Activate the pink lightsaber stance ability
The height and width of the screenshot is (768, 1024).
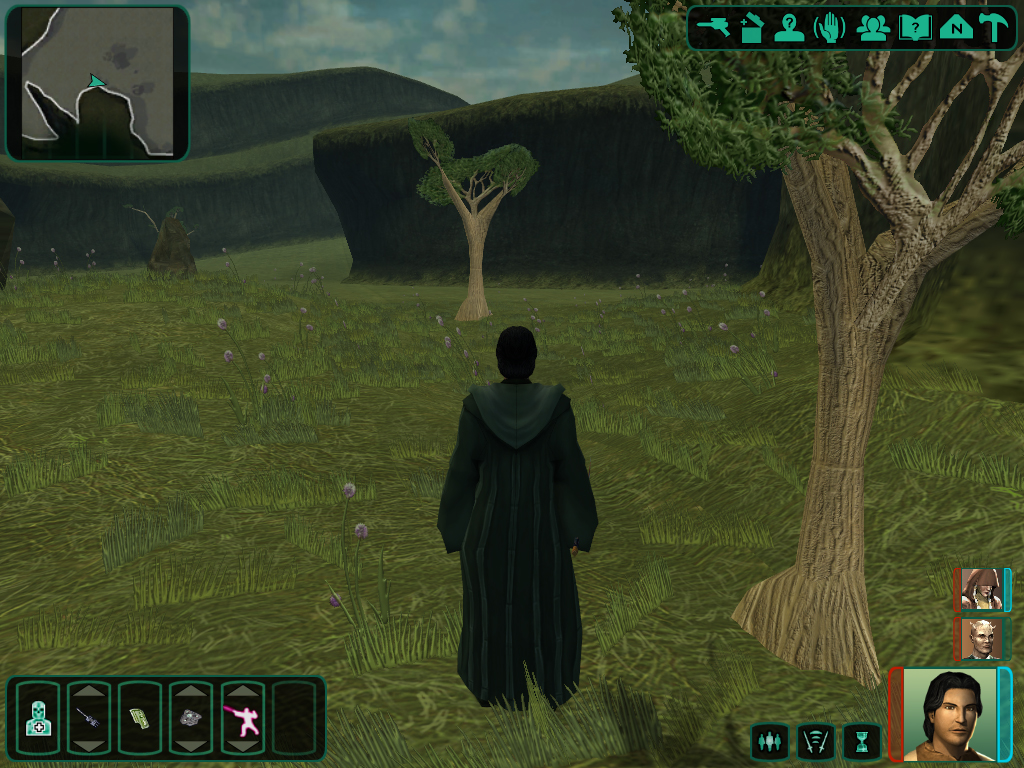242,717
